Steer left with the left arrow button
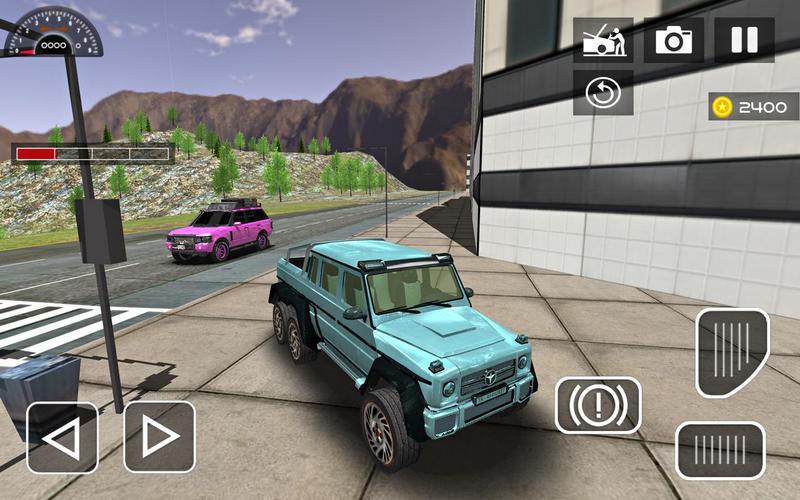This screenshot has width=800, height=500. [62, 437]
